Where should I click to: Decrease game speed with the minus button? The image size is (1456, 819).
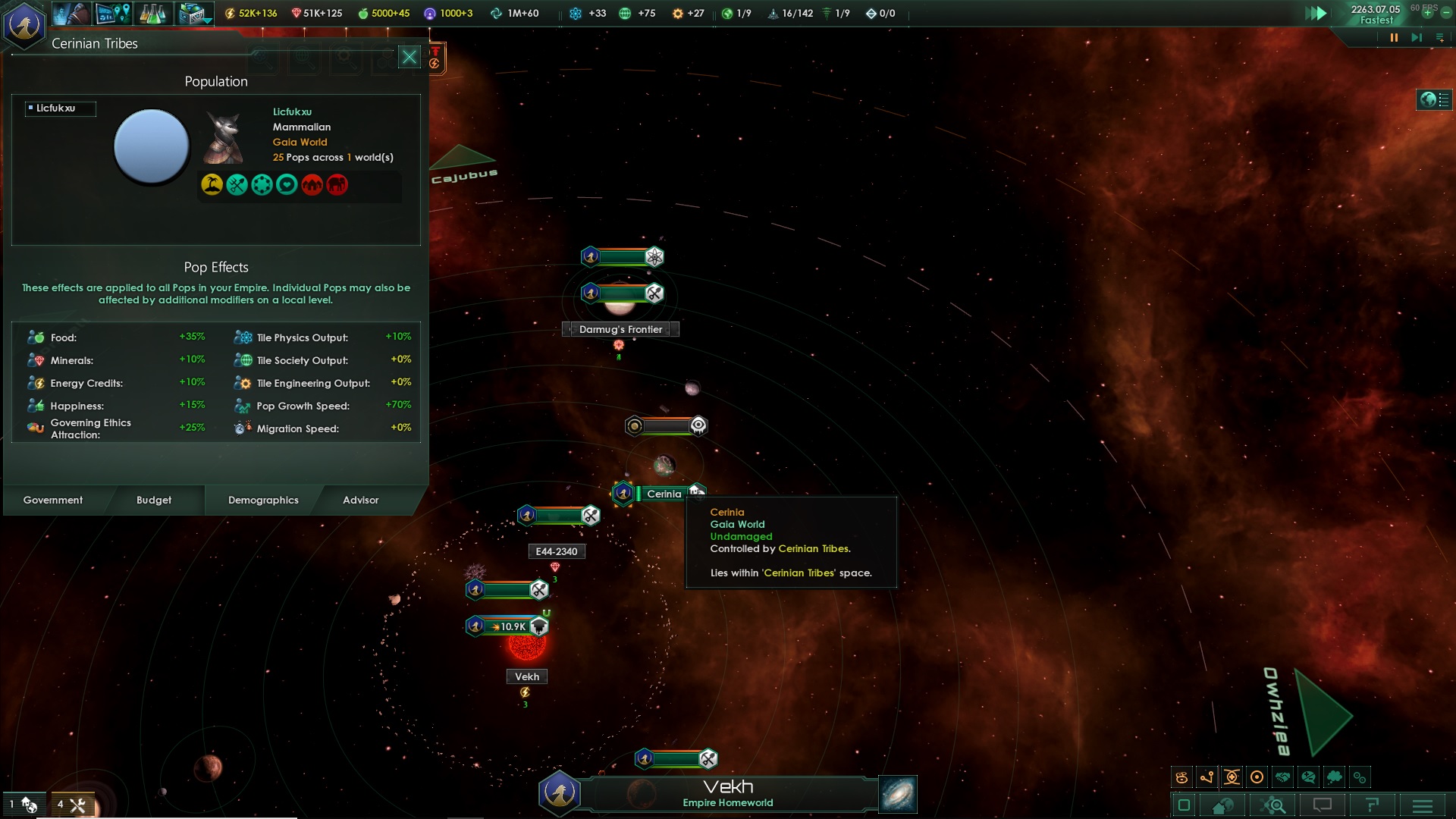(1446, 13)
